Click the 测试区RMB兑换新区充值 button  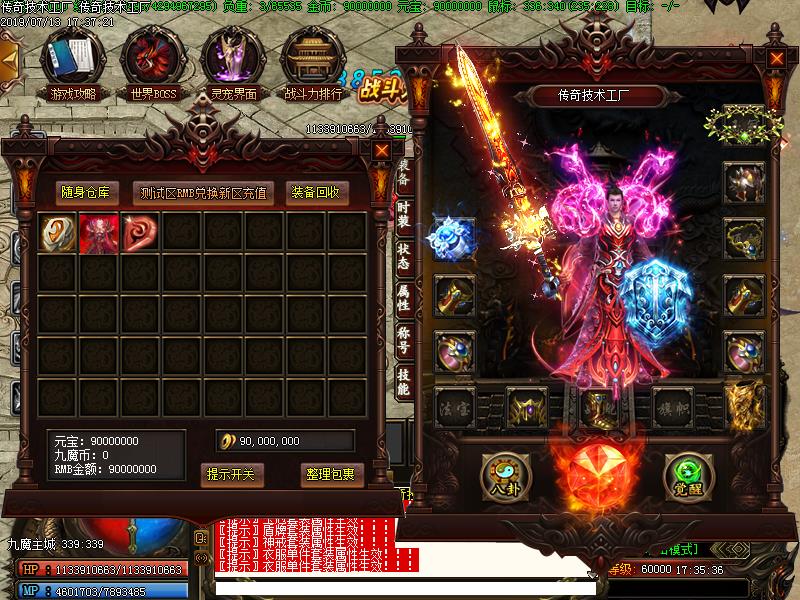coord(205,192)
